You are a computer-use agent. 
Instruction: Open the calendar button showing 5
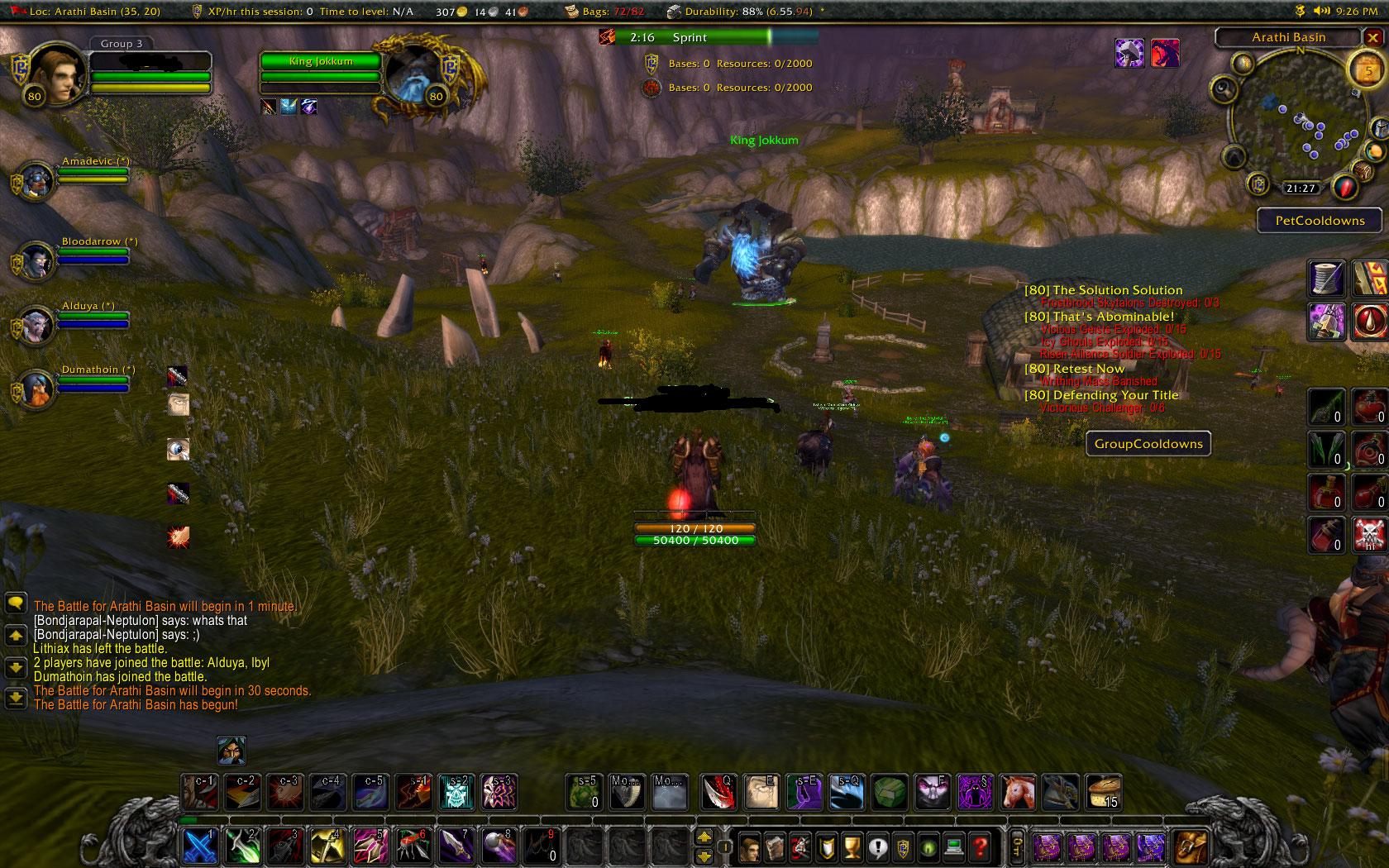[x=1366, y=69]
